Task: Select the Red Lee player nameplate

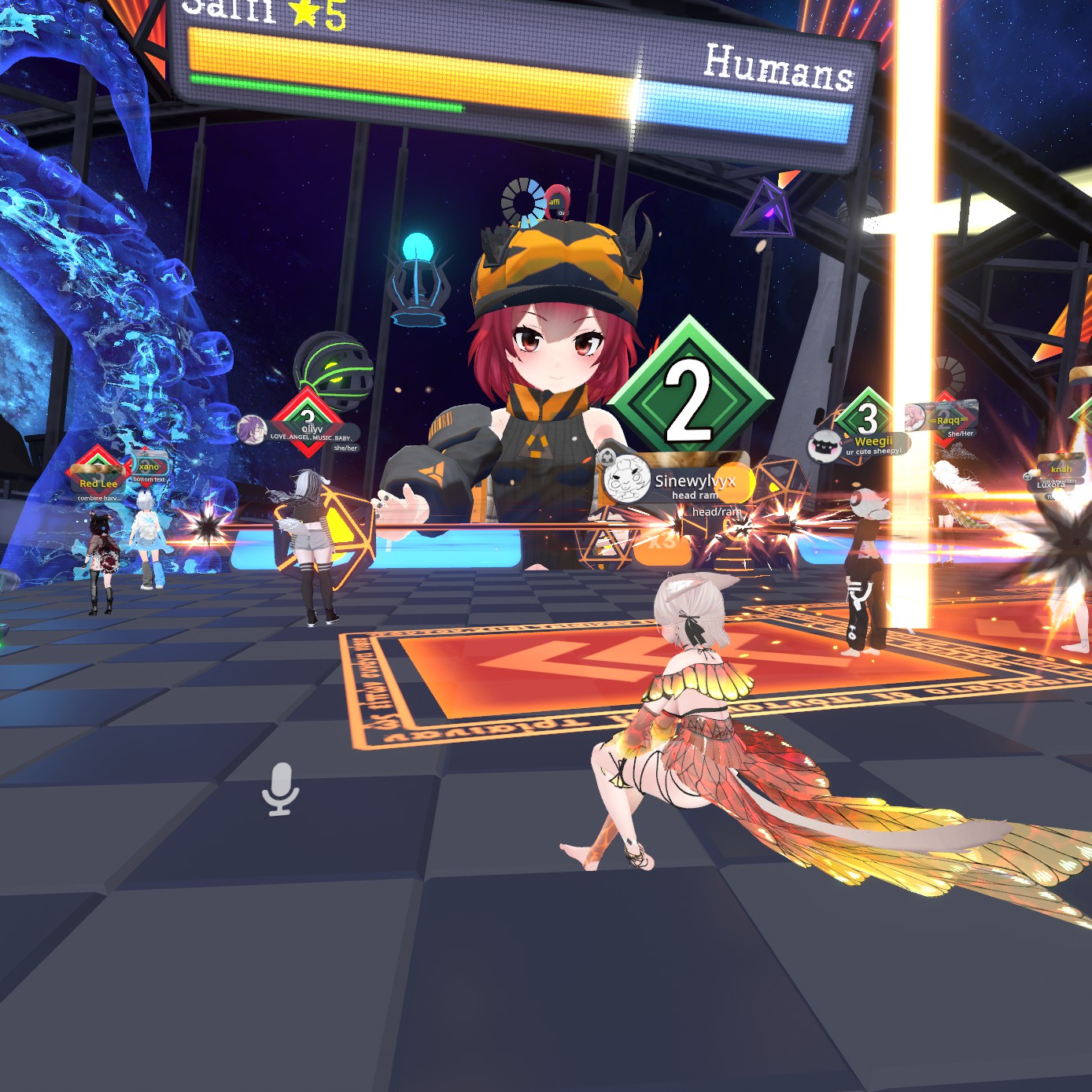Action: [x=98, y=483]
